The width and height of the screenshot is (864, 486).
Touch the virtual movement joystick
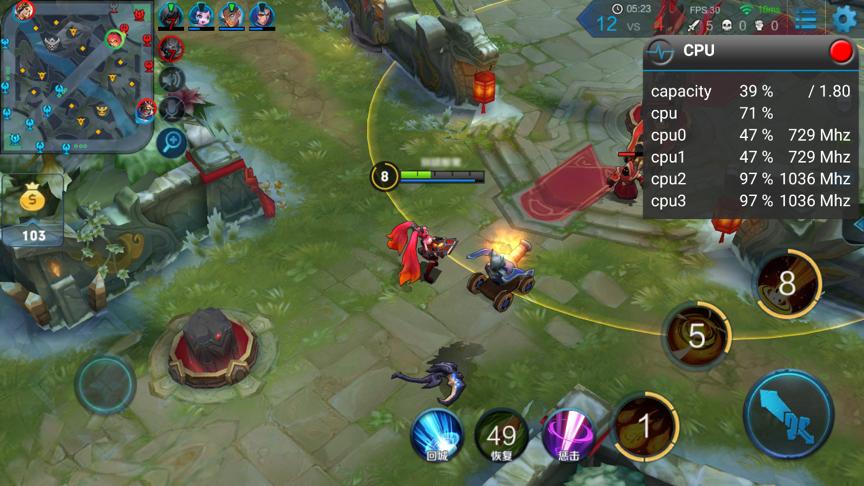[x=105, y=385]
